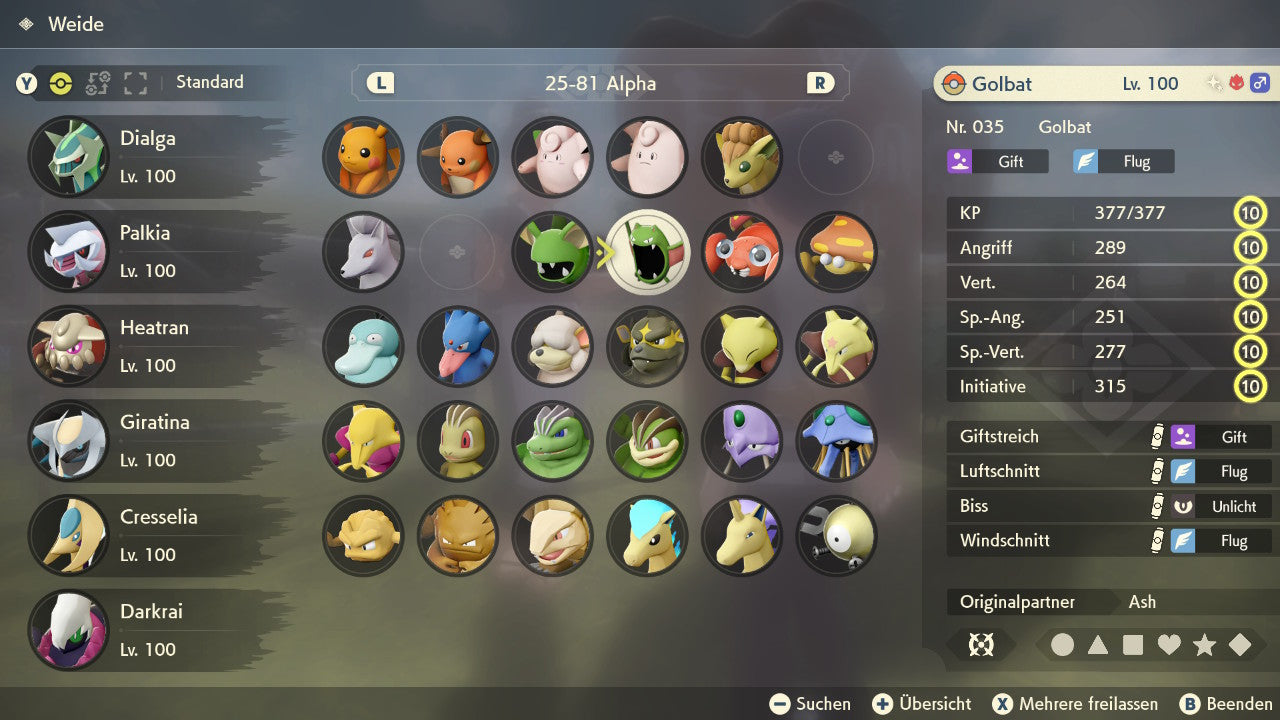Click the KP effort level 10 badge
This screenshot has width=1280, height=720.
tap(1250, 213)
